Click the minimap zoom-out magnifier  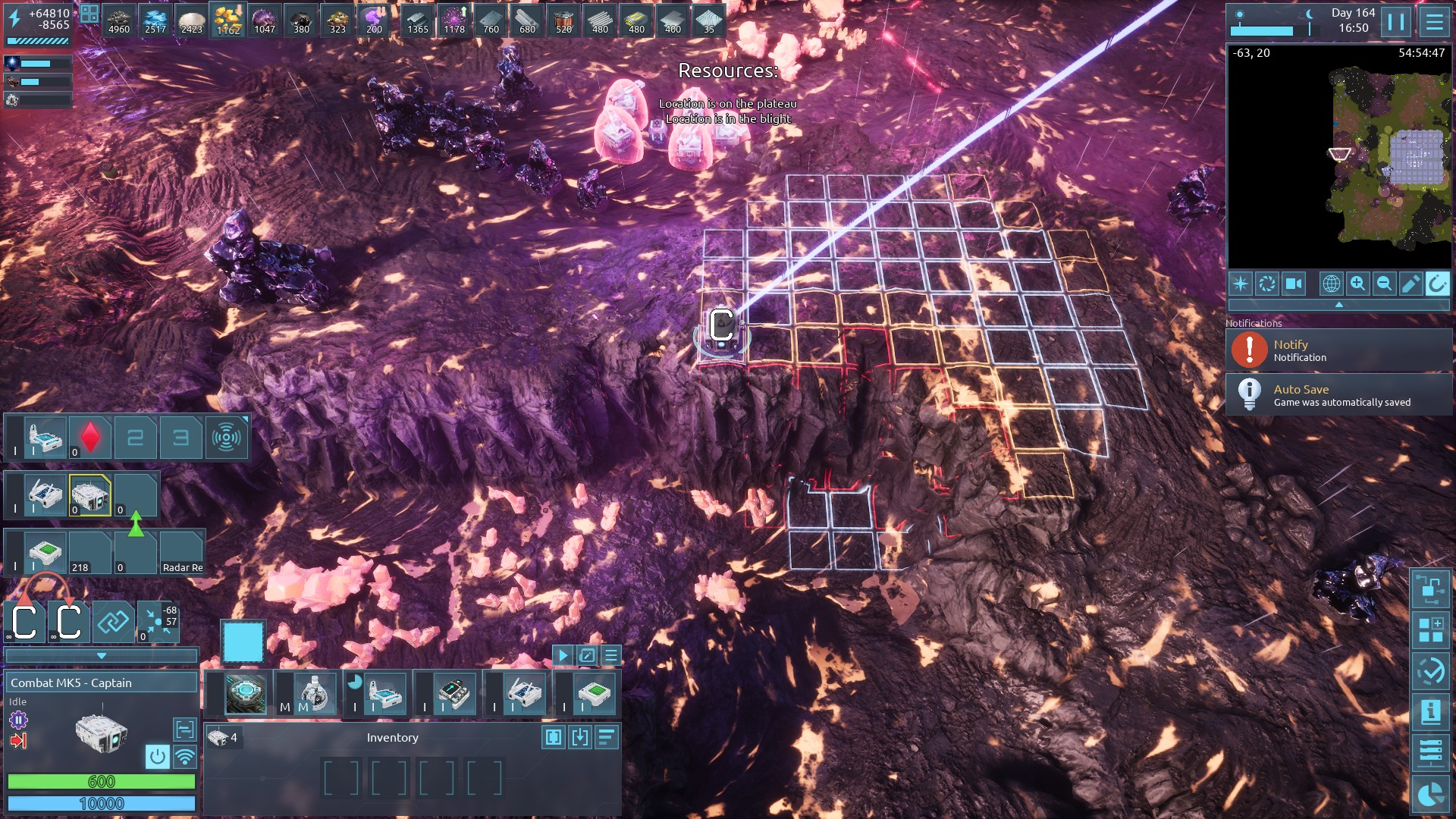[1384, 284]
